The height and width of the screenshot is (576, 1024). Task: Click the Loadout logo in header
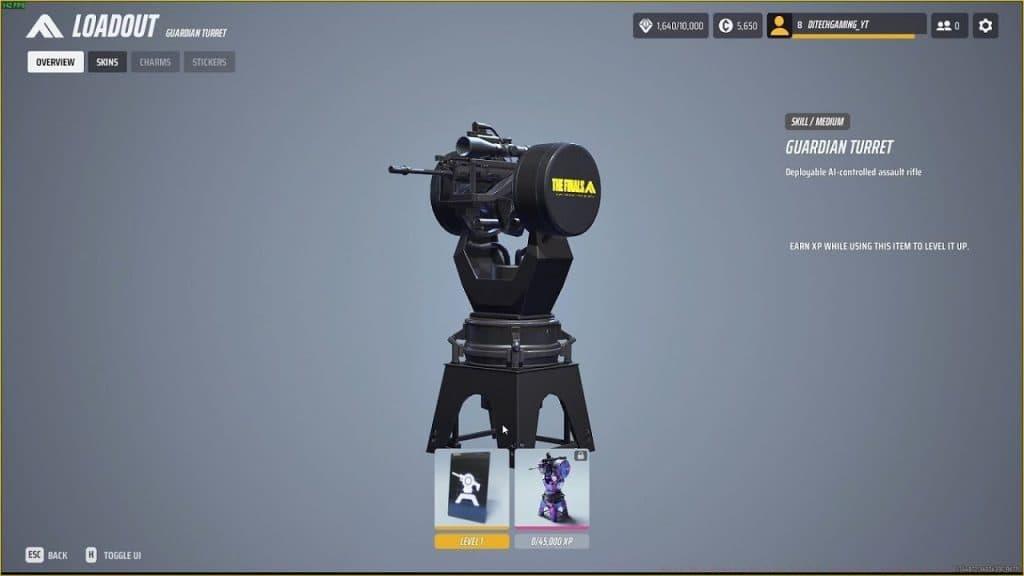coord(45,26)
